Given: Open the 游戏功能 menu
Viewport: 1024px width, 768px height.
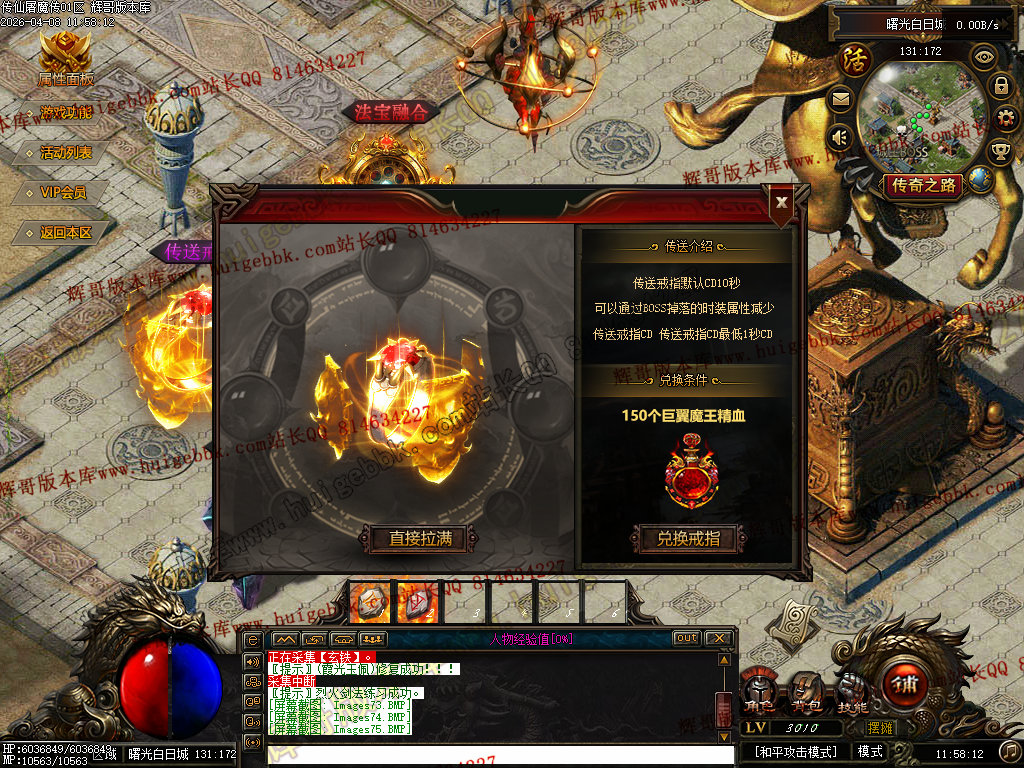Looking at the screenshot, I should 66,113.
